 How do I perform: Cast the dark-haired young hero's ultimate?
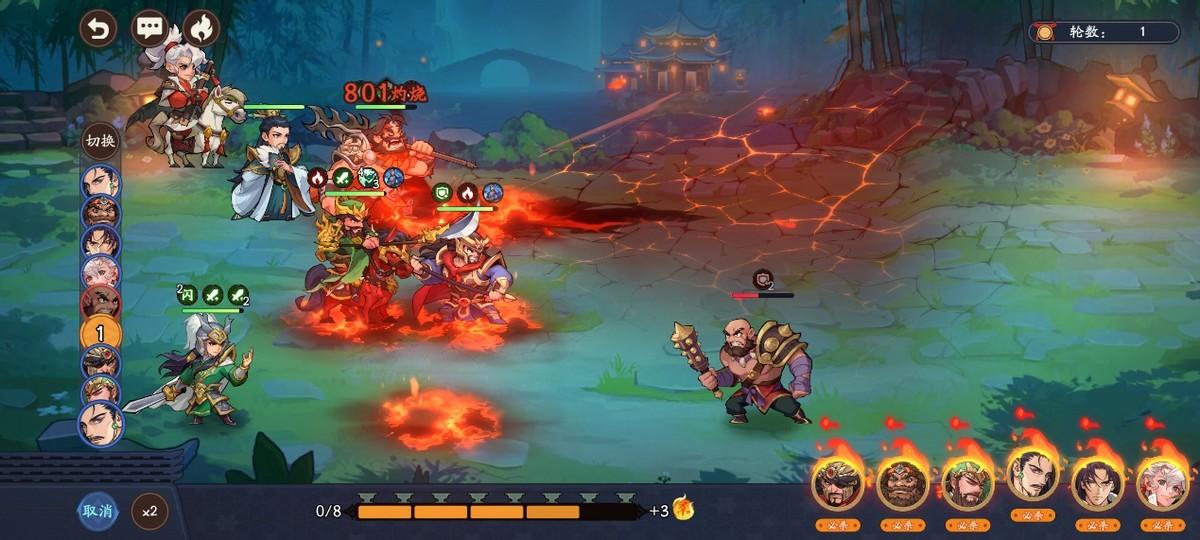(1097, 484)
